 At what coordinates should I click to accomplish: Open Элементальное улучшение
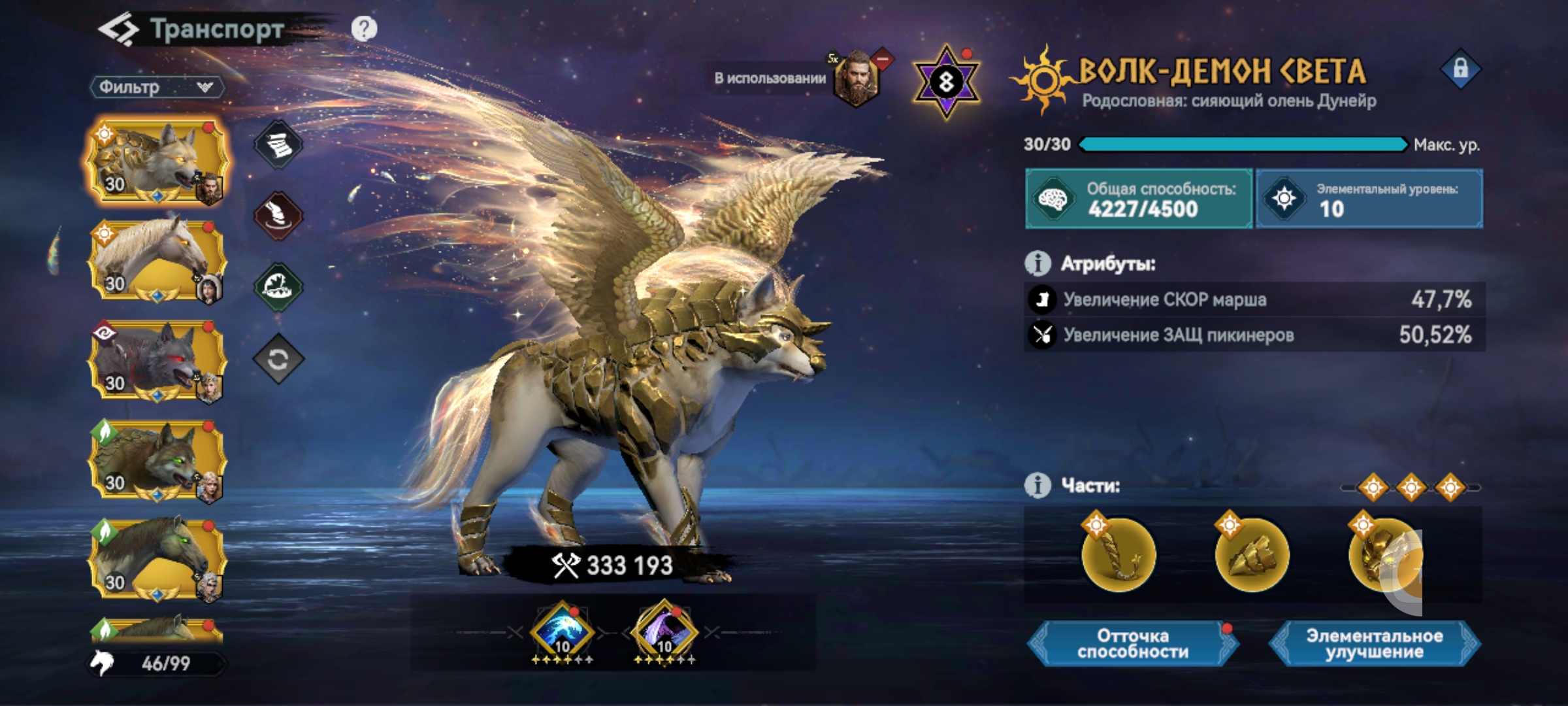point(1374,644)
